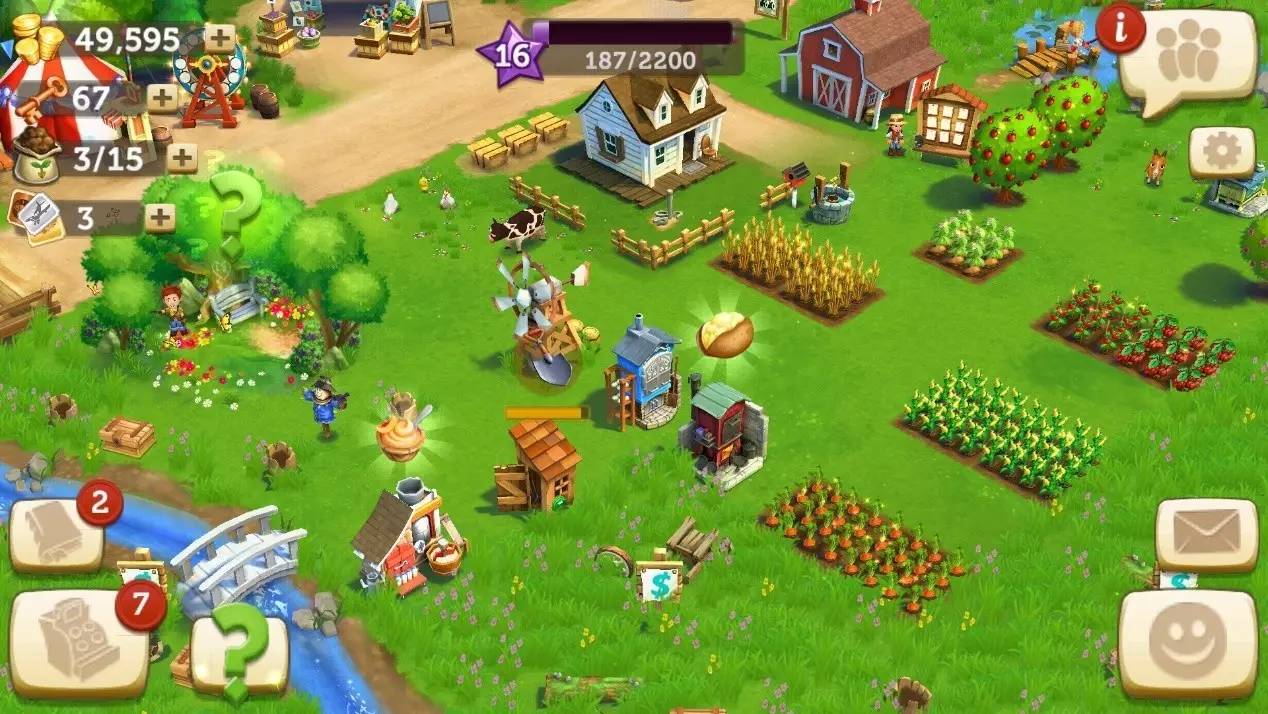Open the friends speech bubble button

1187,58
